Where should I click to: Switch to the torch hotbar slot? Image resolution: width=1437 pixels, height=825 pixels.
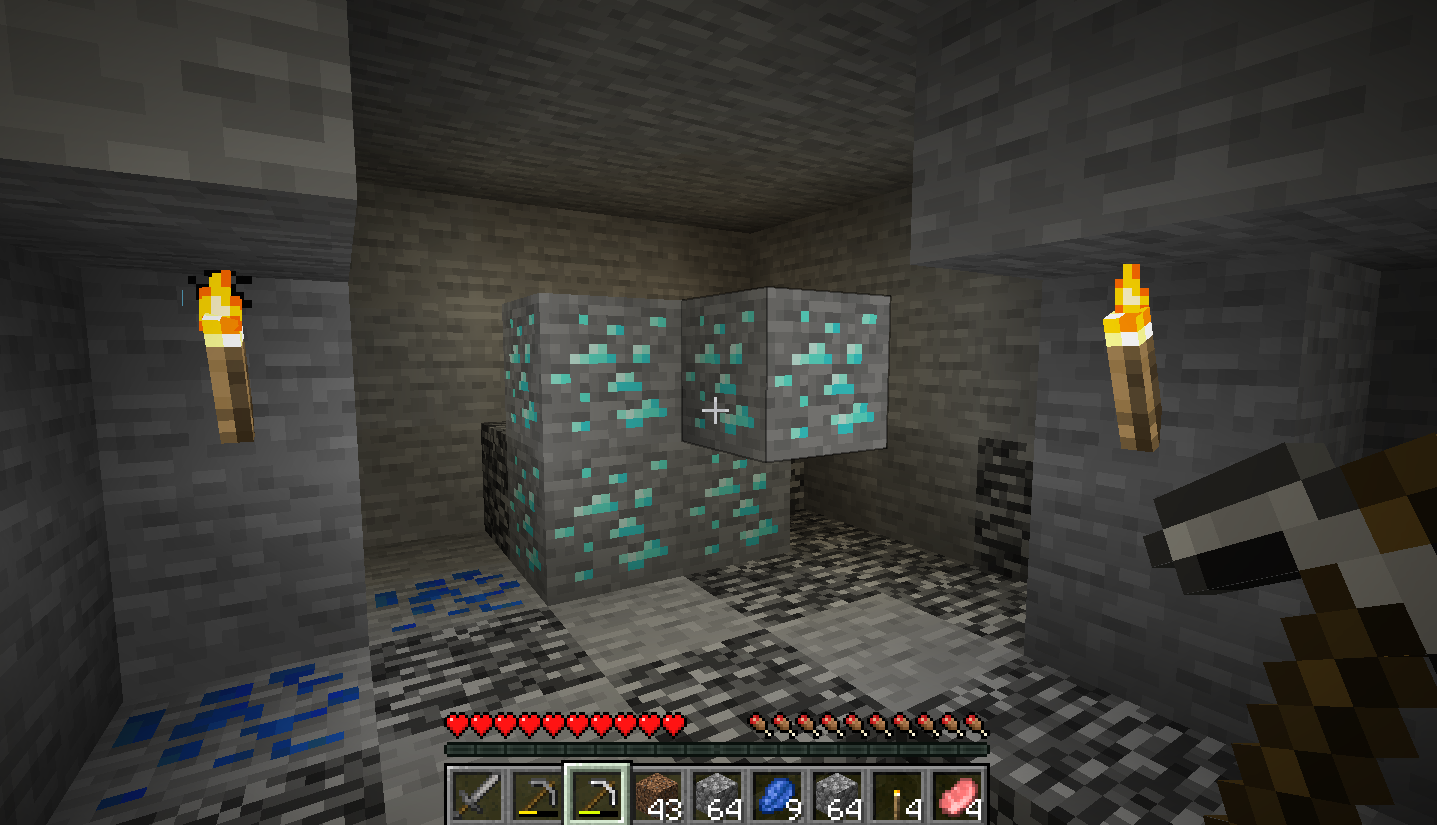[x=897, y=797]
